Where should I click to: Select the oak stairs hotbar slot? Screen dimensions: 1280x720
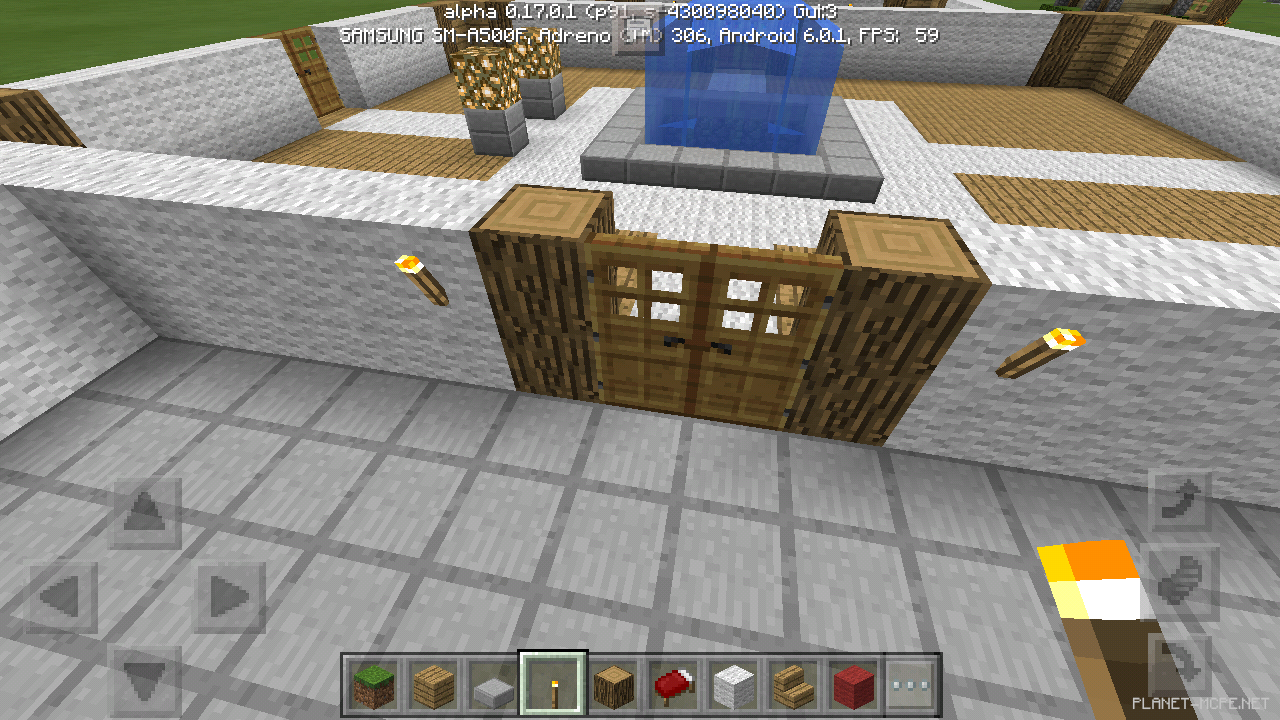coord(795,687)
